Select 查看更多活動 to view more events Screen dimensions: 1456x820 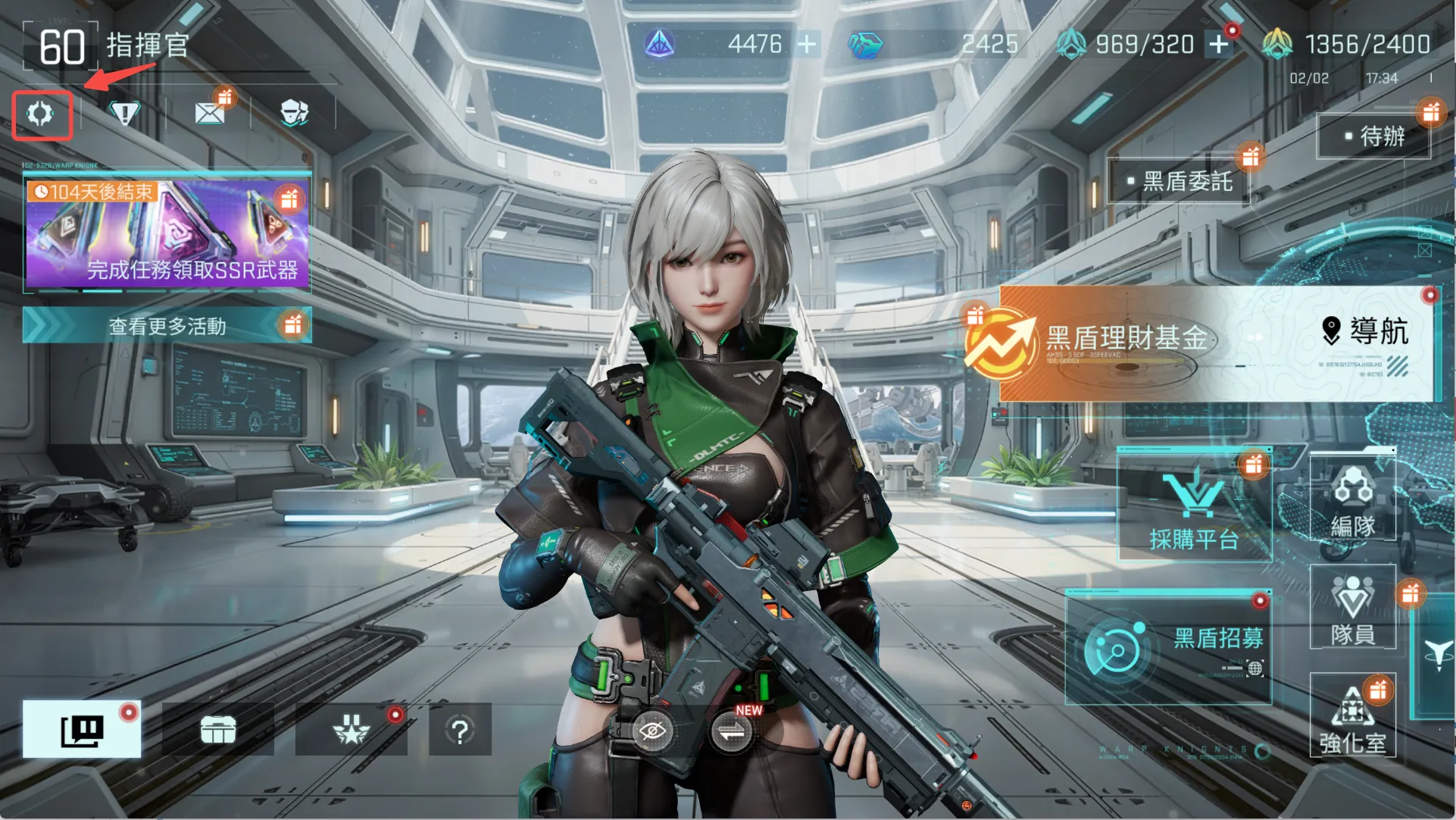point(167,326)
